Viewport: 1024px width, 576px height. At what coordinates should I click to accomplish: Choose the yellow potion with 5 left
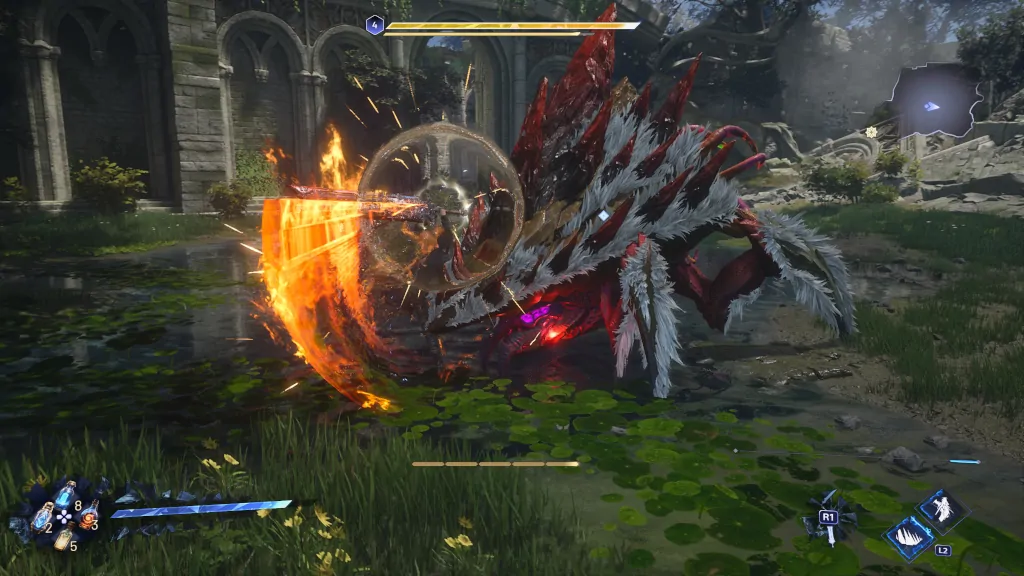click(x=64, y=539)
